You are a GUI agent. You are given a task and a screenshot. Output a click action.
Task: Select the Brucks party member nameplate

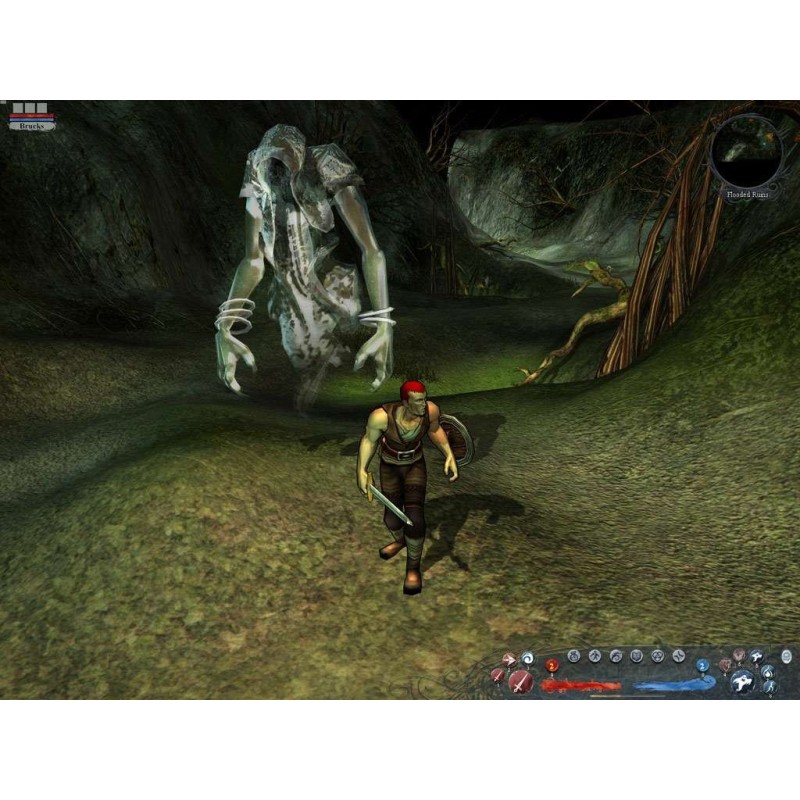[x=31, y=125]
